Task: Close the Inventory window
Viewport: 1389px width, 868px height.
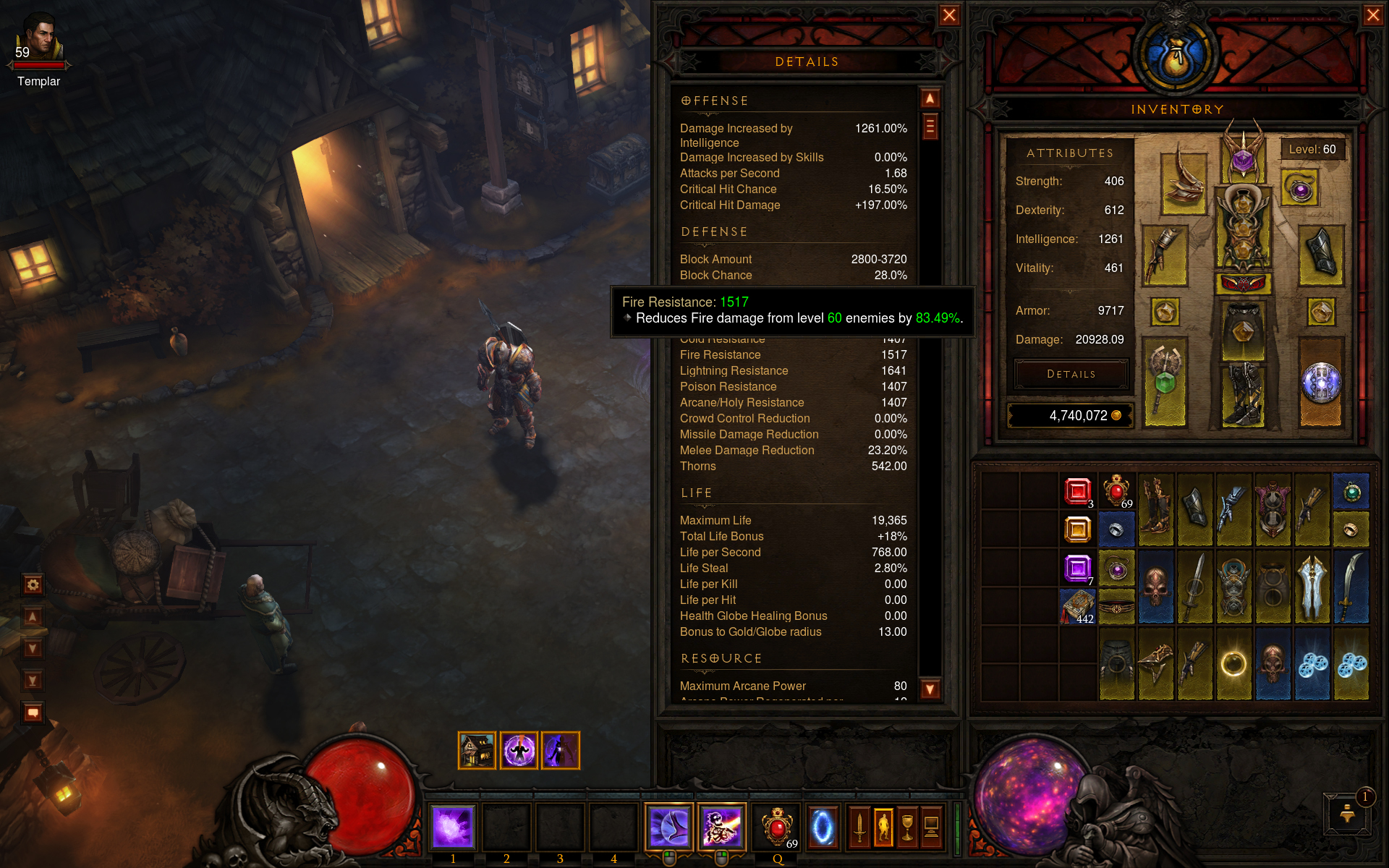Action: 1372,15
